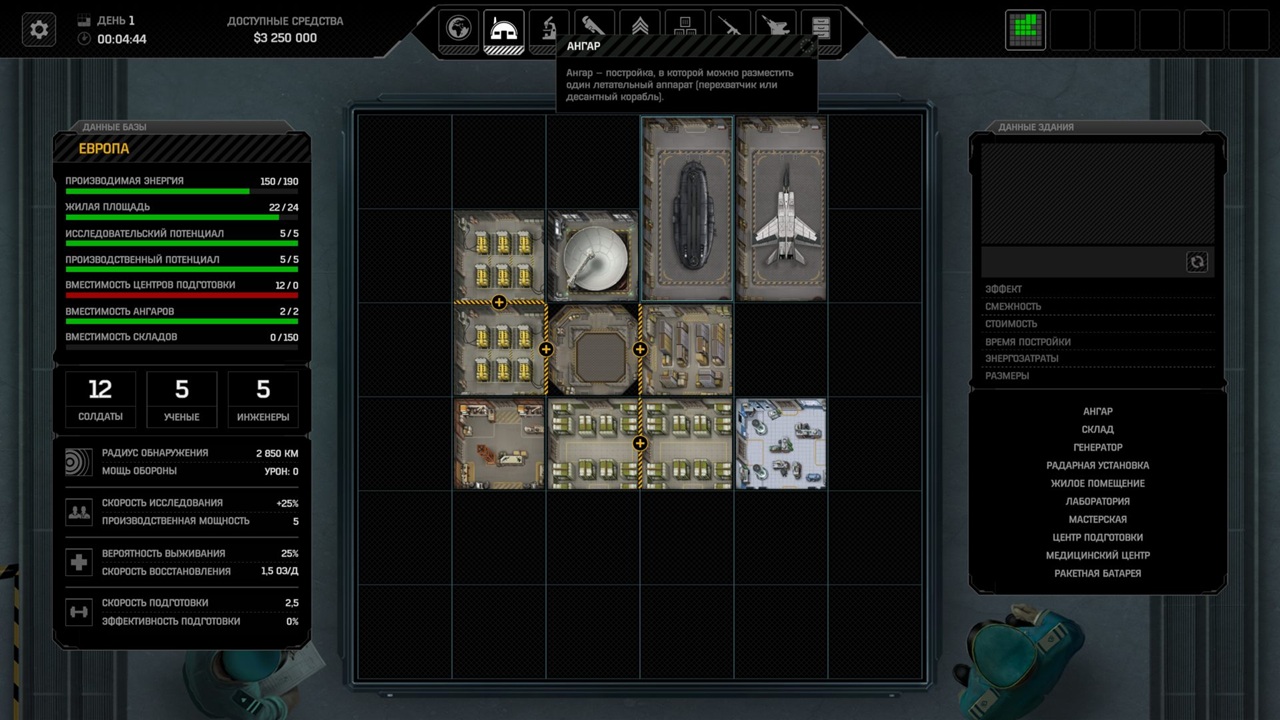Select Радарная установка to build
Screen dimensions: 1280x720
coord(1097,465)
